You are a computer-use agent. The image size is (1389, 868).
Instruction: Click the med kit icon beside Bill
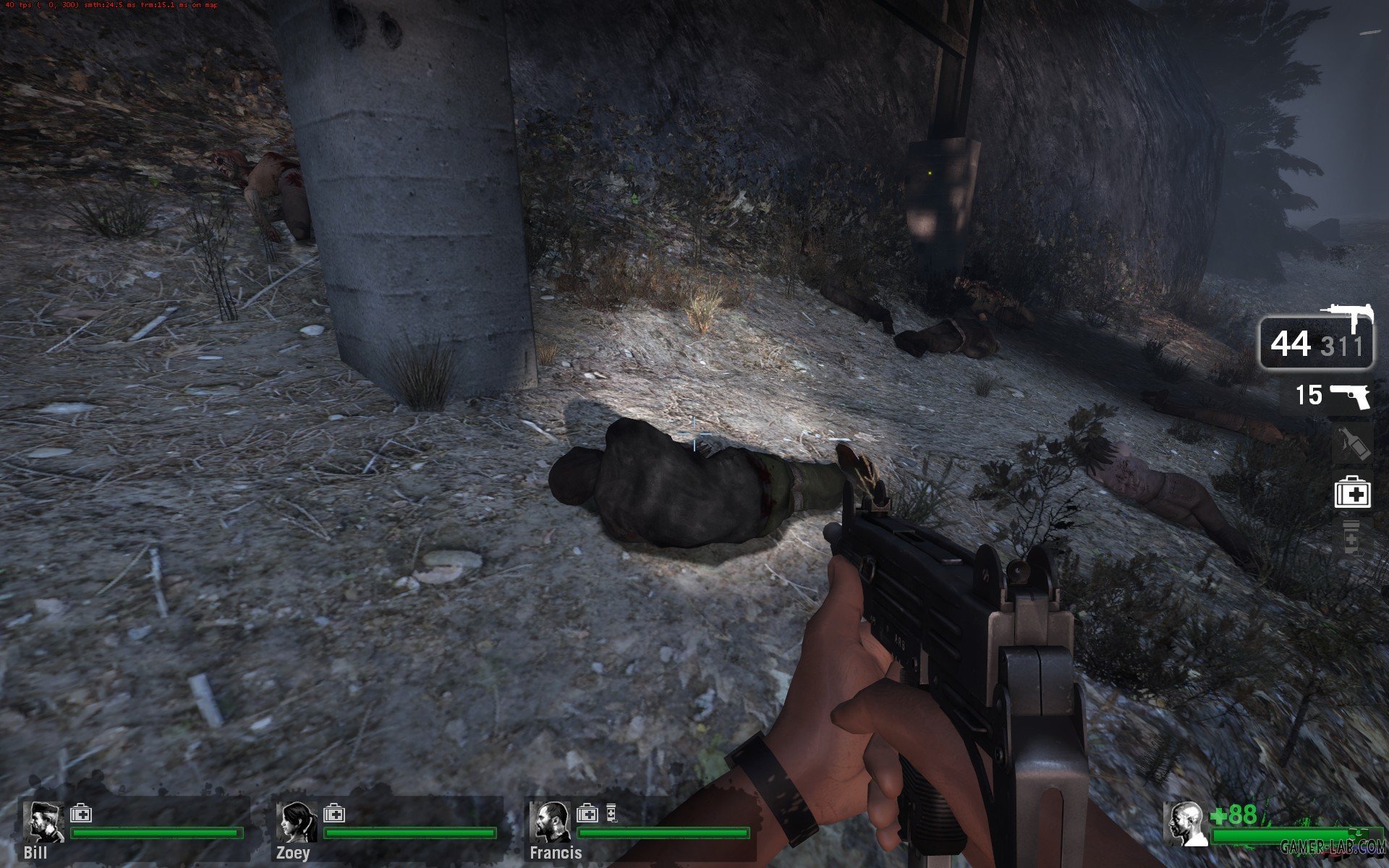[81, 814]
